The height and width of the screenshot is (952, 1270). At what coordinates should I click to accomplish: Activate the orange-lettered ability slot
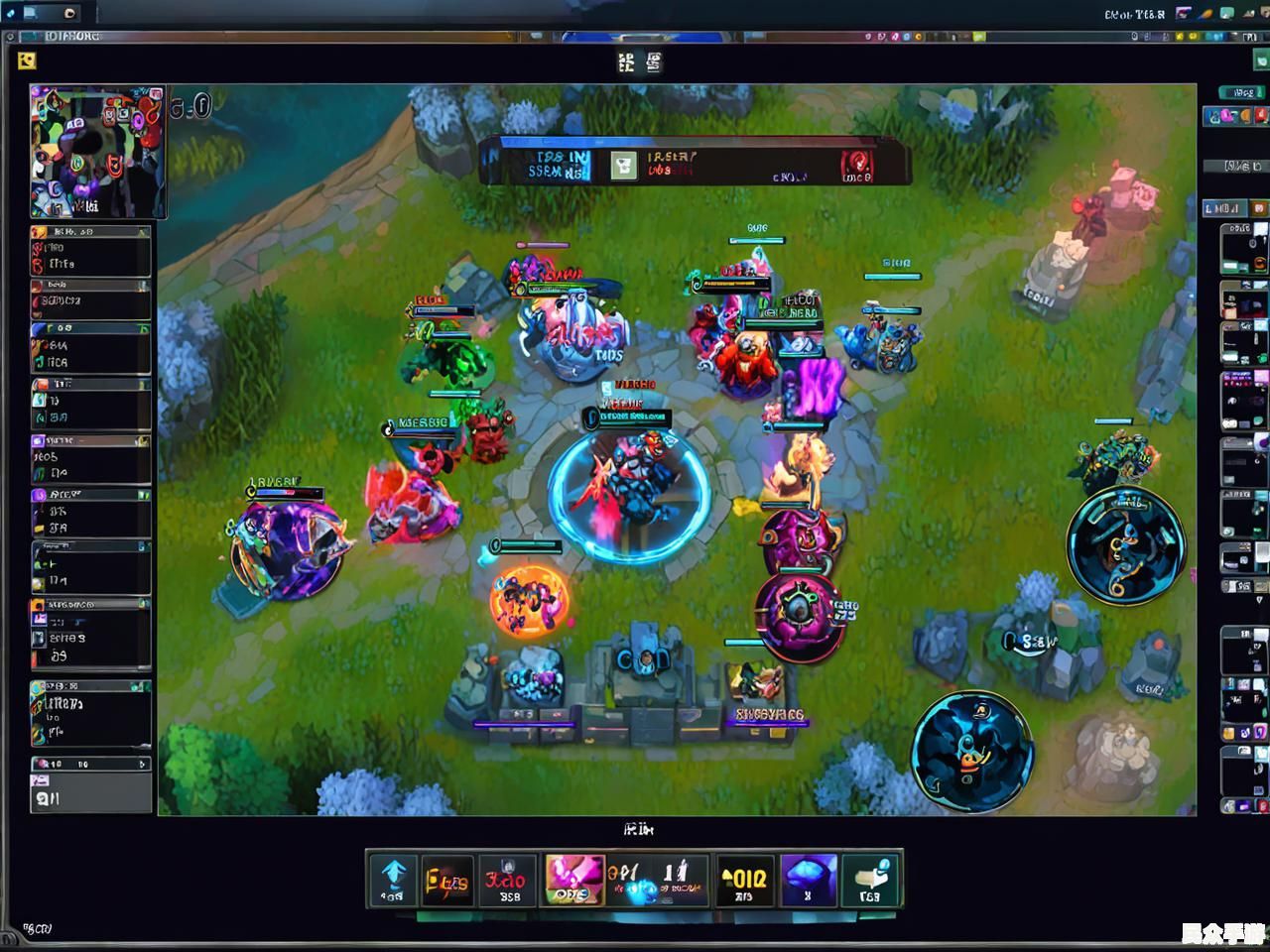point(446,880)
